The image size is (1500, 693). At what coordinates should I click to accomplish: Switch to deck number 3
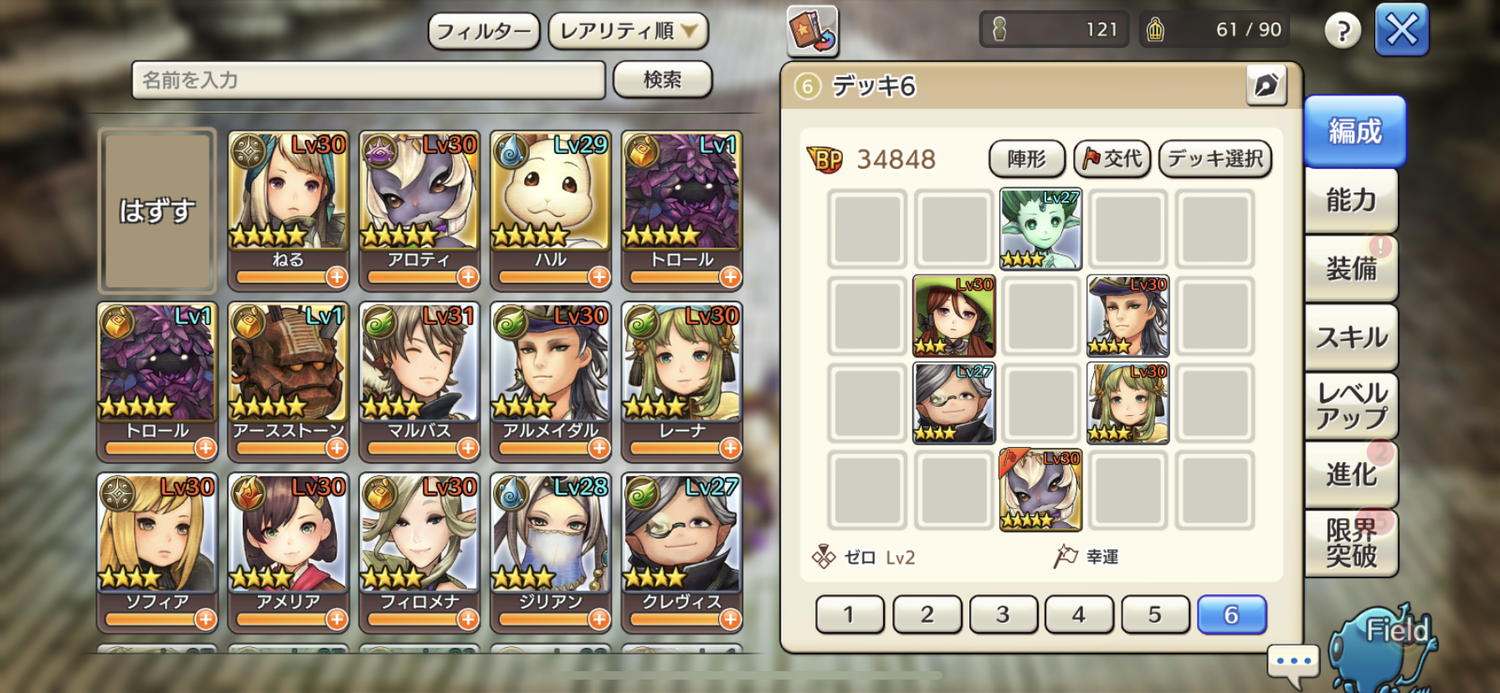pos(1003,615)
